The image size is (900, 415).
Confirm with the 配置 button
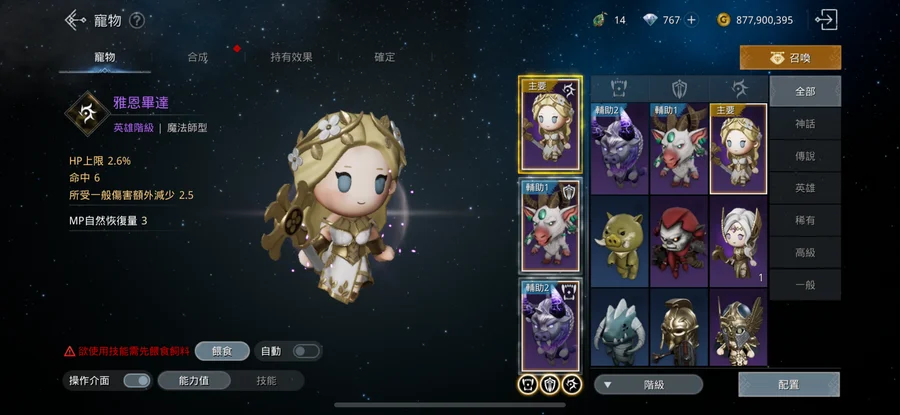click(x=788, y=384)
